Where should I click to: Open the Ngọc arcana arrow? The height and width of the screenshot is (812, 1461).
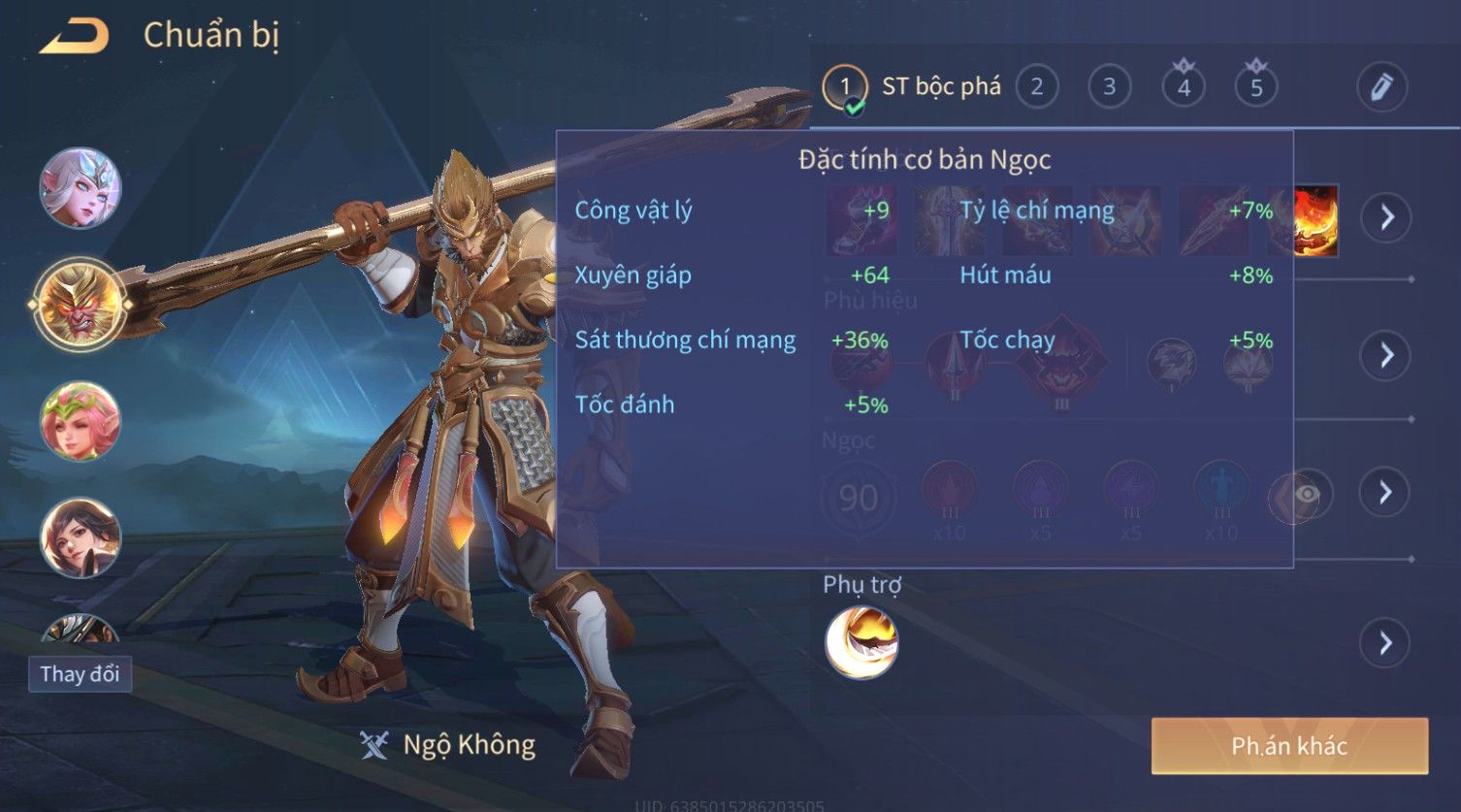click(1385, 493)
